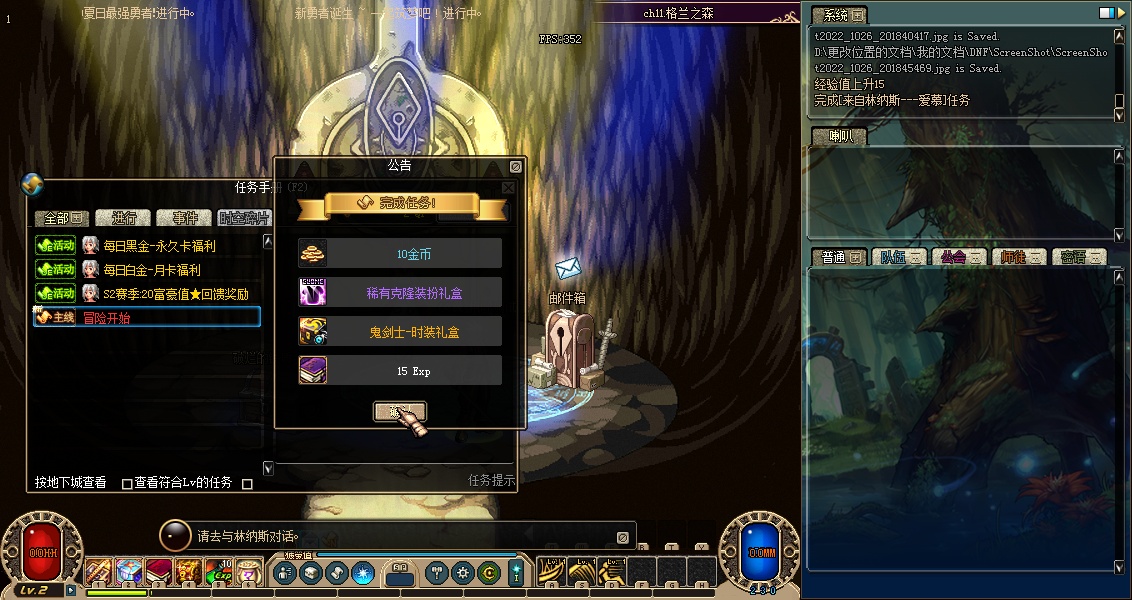Image resolution: width=1132 pixels, height=600 pixels.
Task: Show the 事件 event quest tab
Action: (184, 218)
